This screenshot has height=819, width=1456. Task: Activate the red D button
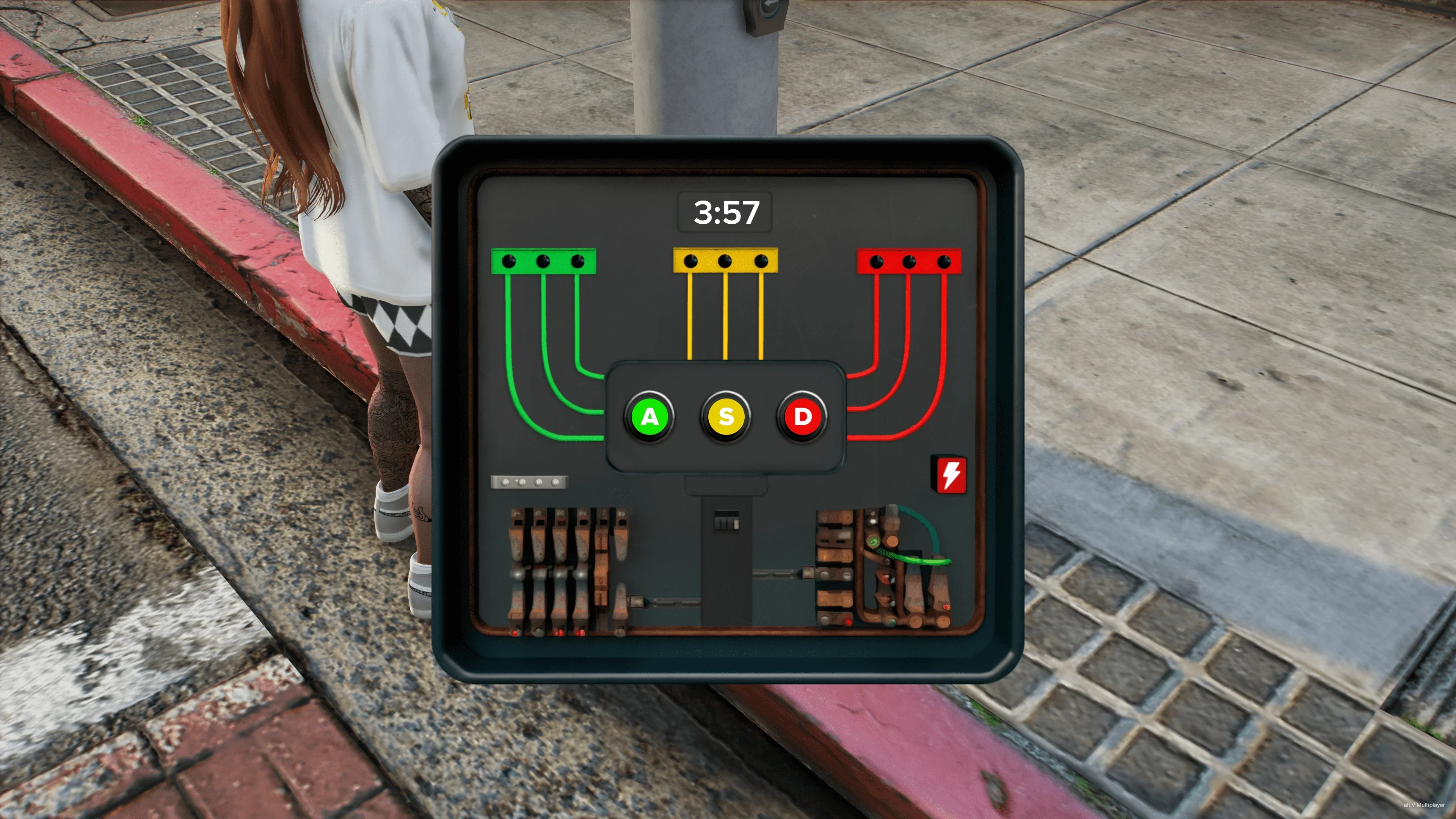(x=802, y=417)
